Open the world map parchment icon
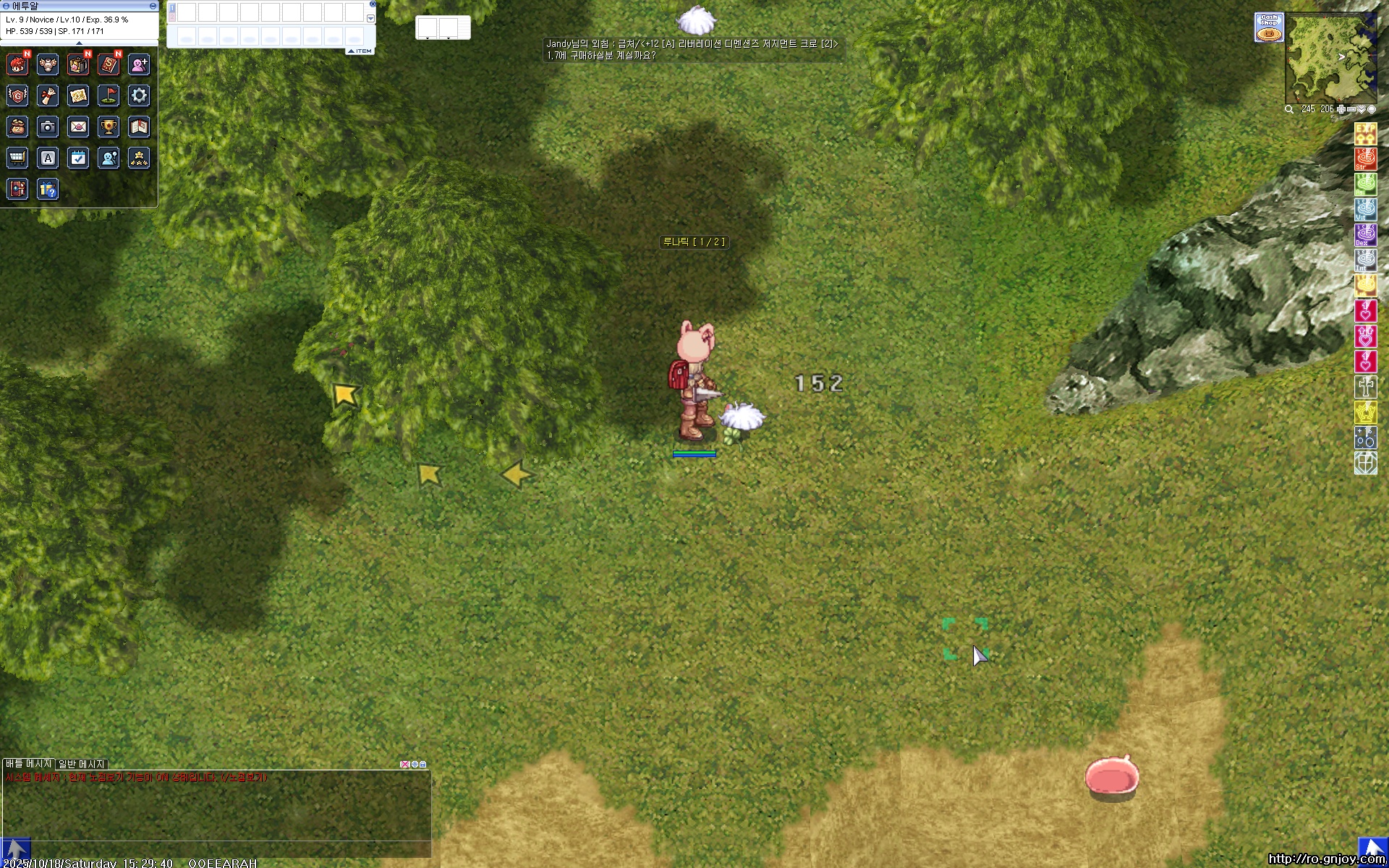Viewport: 1389px width, 868px height. (78, 95)
